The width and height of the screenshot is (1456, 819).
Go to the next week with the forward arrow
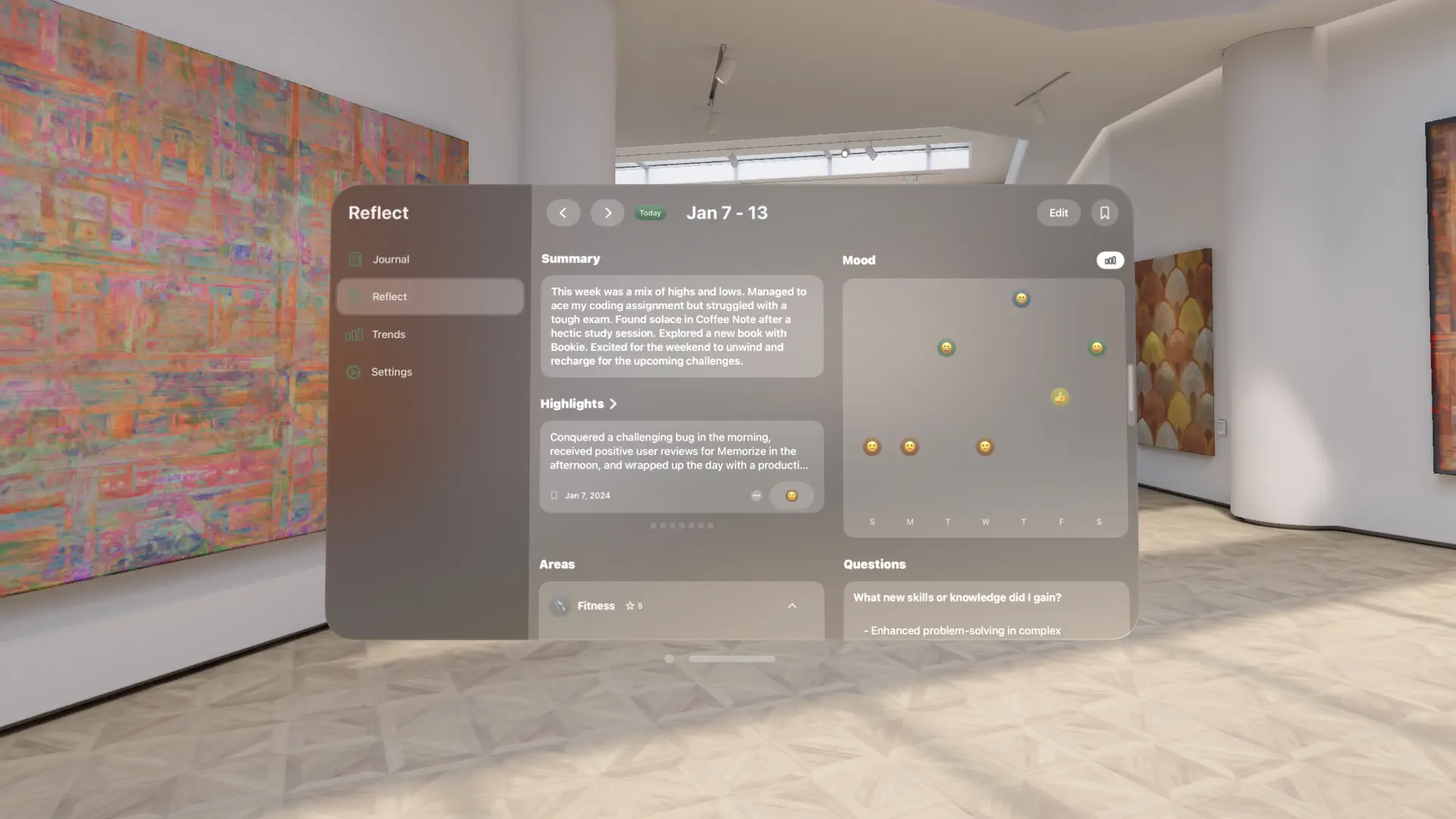point(607,213)
